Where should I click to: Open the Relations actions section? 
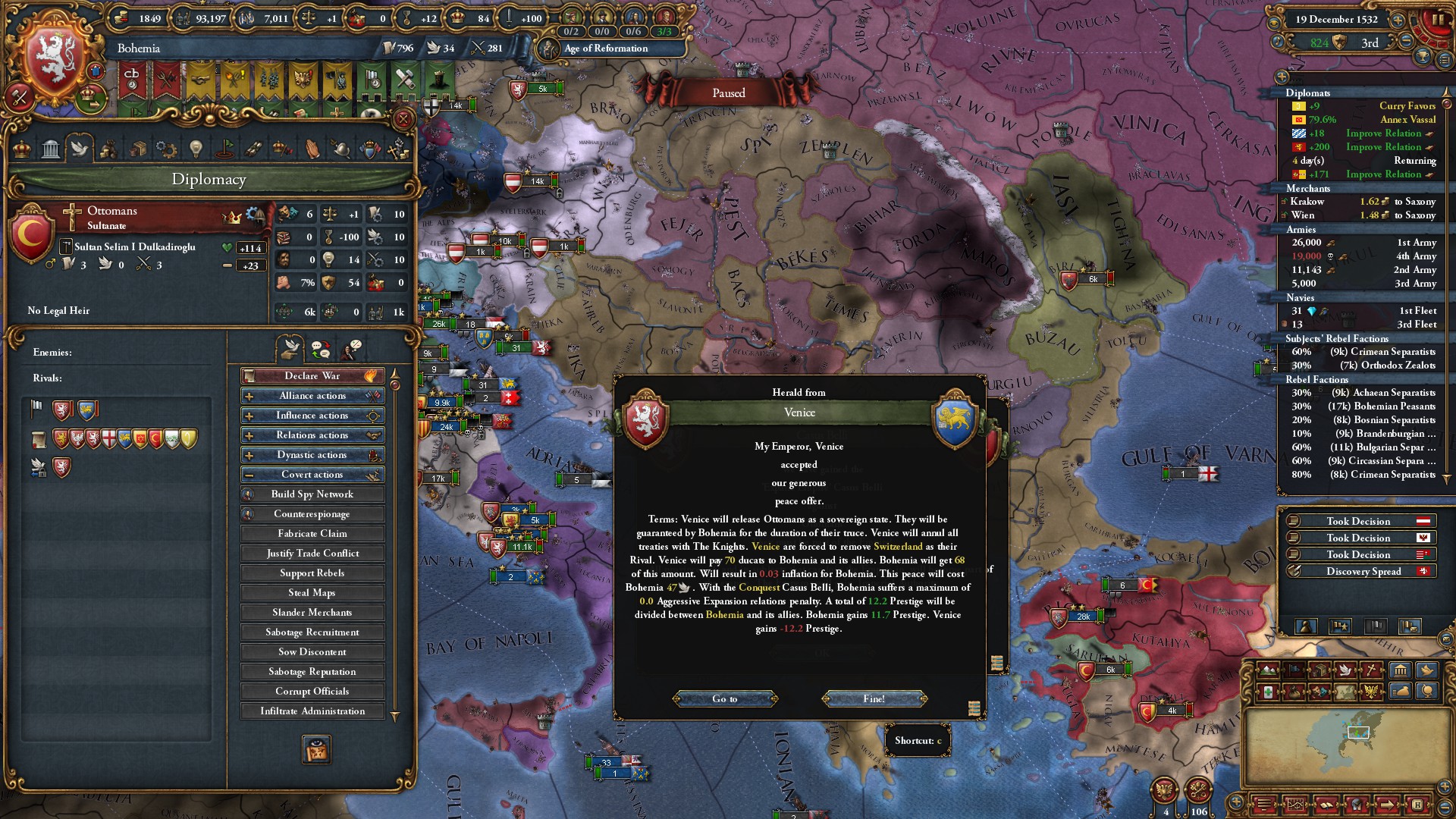[312, 435]
